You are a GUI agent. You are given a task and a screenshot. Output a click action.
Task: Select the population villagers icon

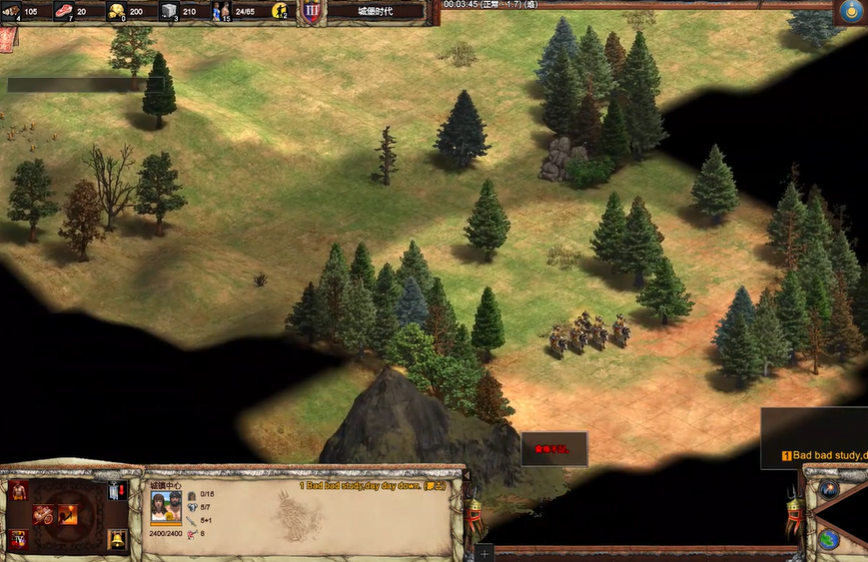tap(221, 11)
